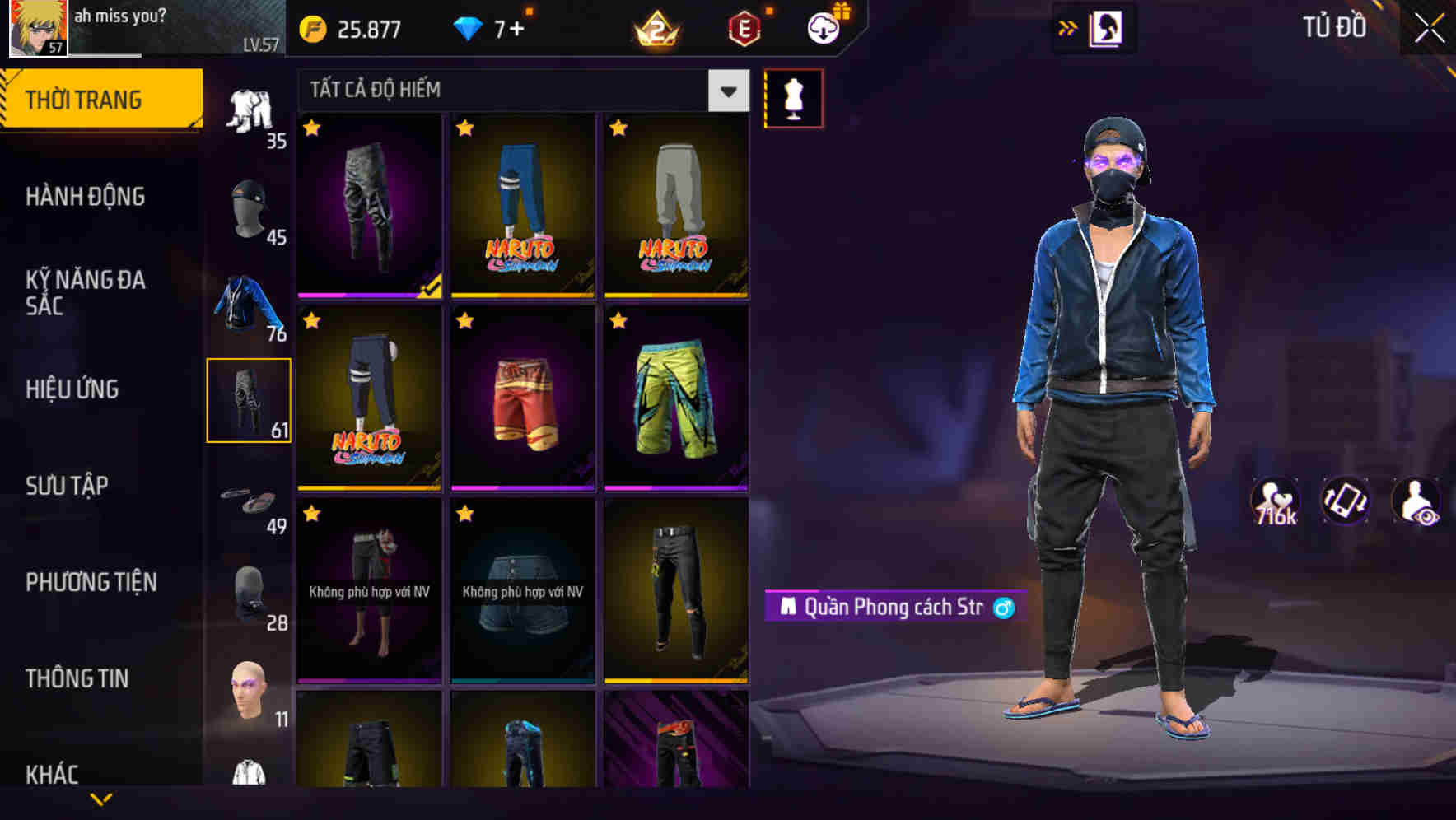Collapse the panel using the double chevron
Viewport: 1456px width, 820px height.
1066,28
